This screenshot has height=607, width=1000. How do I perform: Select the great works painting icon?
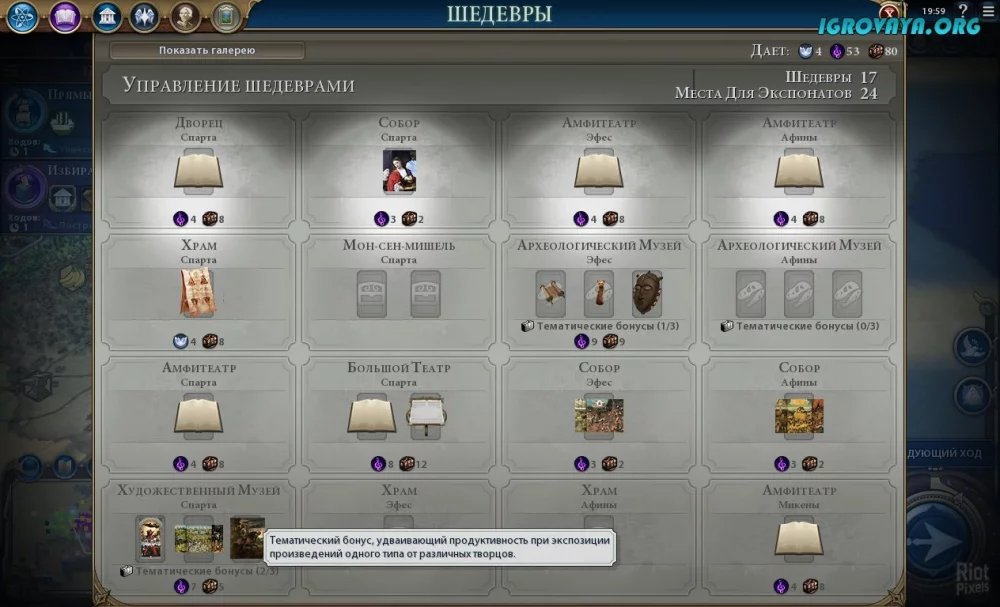pyautogui.click(x=227, y=16)
